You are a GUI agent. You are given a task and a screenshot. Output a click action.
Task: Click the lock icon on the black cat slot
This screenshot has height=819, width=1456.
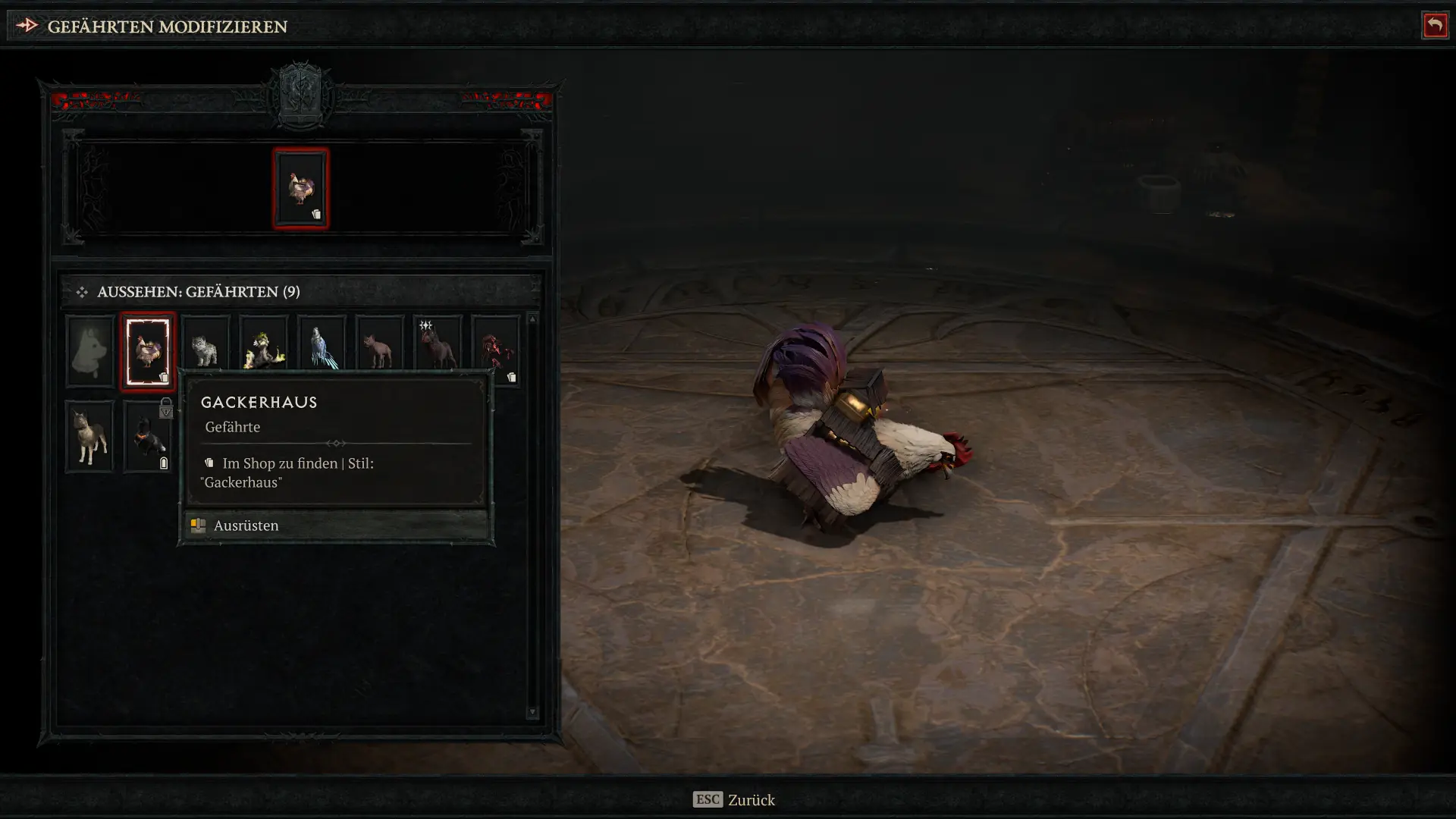167,409
